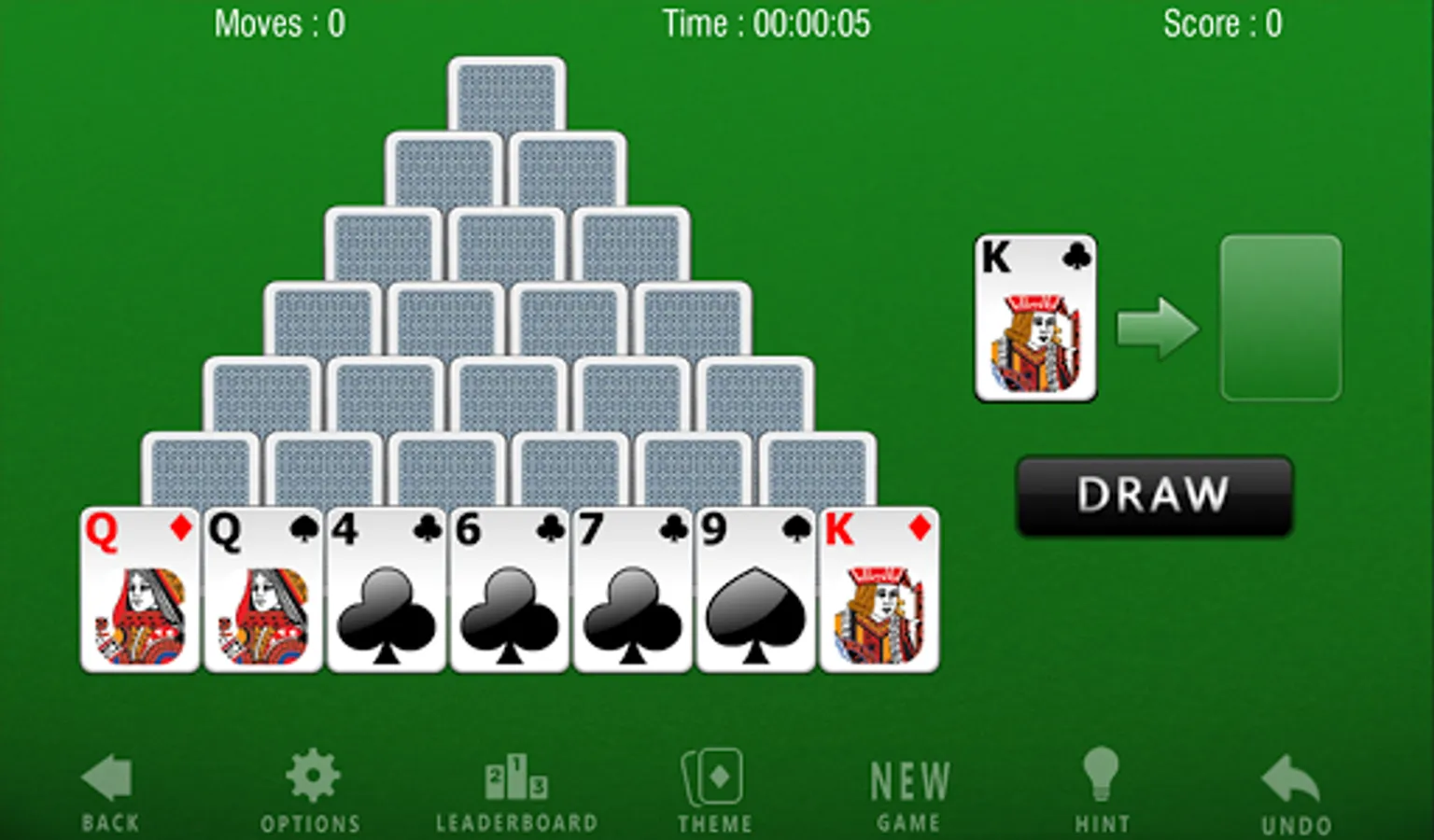Viewport: 1434px width, 840px height.
Task: Click the green arrow beside the stock card
Action: pyautogui.click(x=1158, y=329)
